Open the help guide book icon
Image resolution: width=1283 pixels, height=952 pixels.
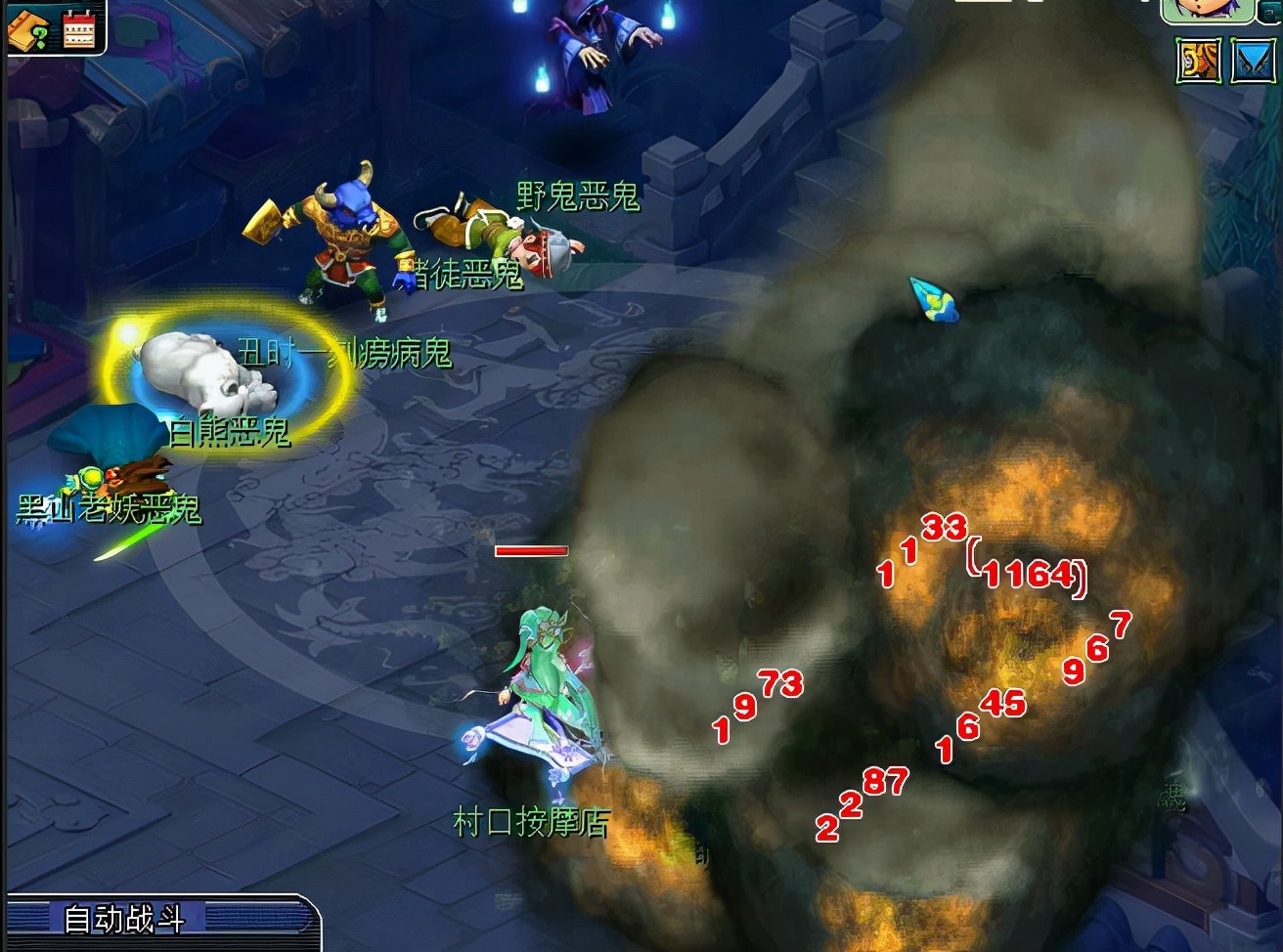[x=28, y=31]
